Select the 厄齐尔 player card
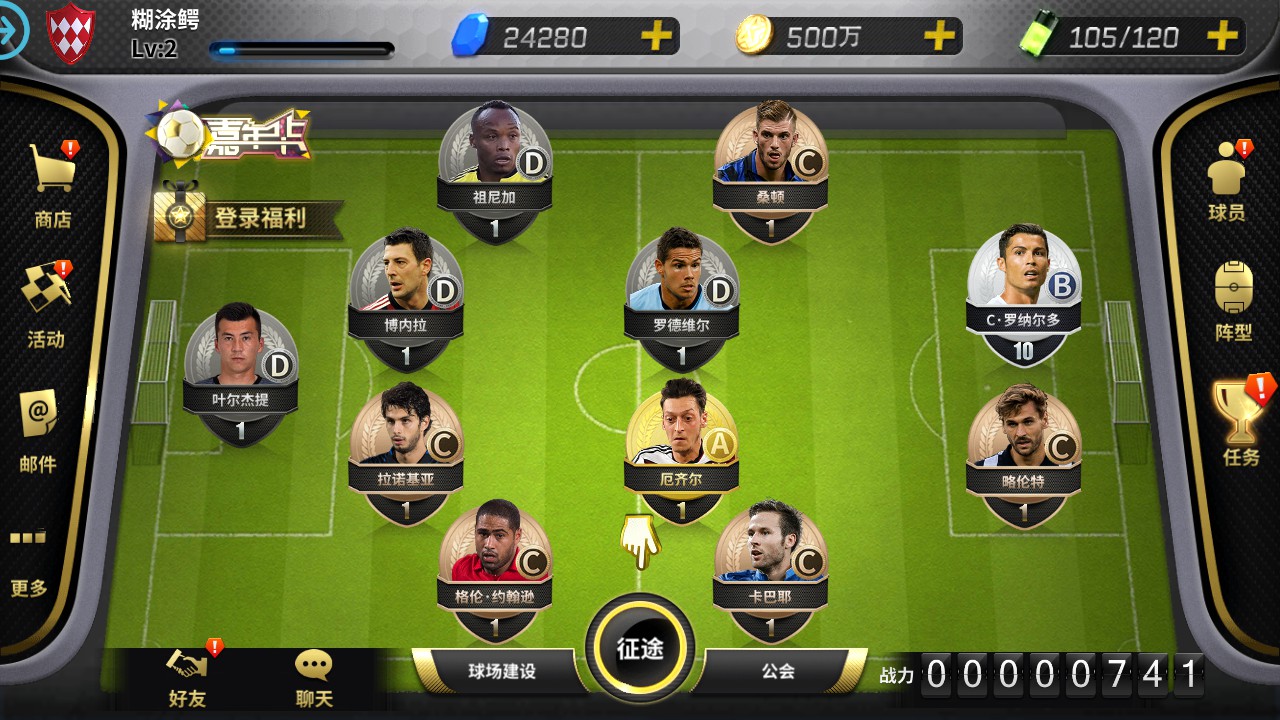Screen dimensions: 1280x720 tap(682, 447)
